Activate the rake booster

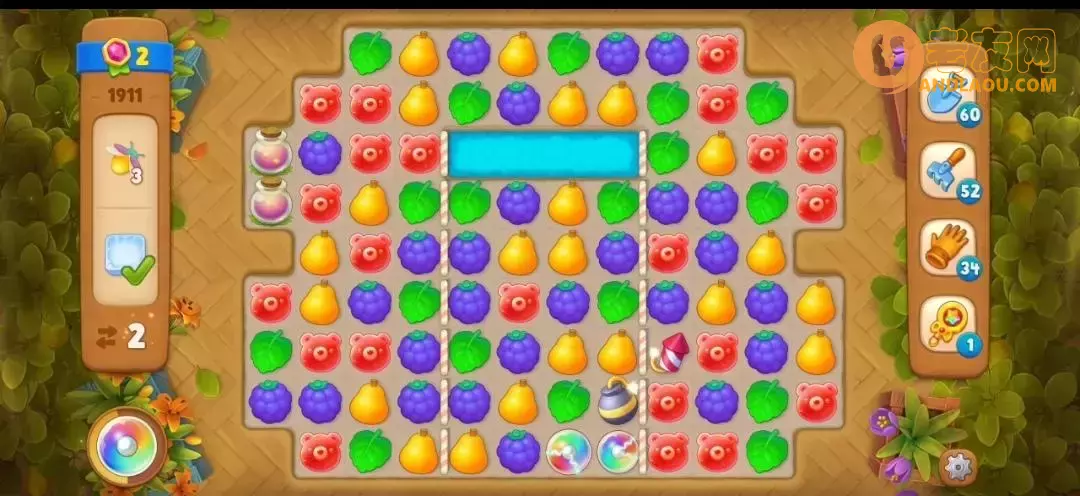coord(945,171)
